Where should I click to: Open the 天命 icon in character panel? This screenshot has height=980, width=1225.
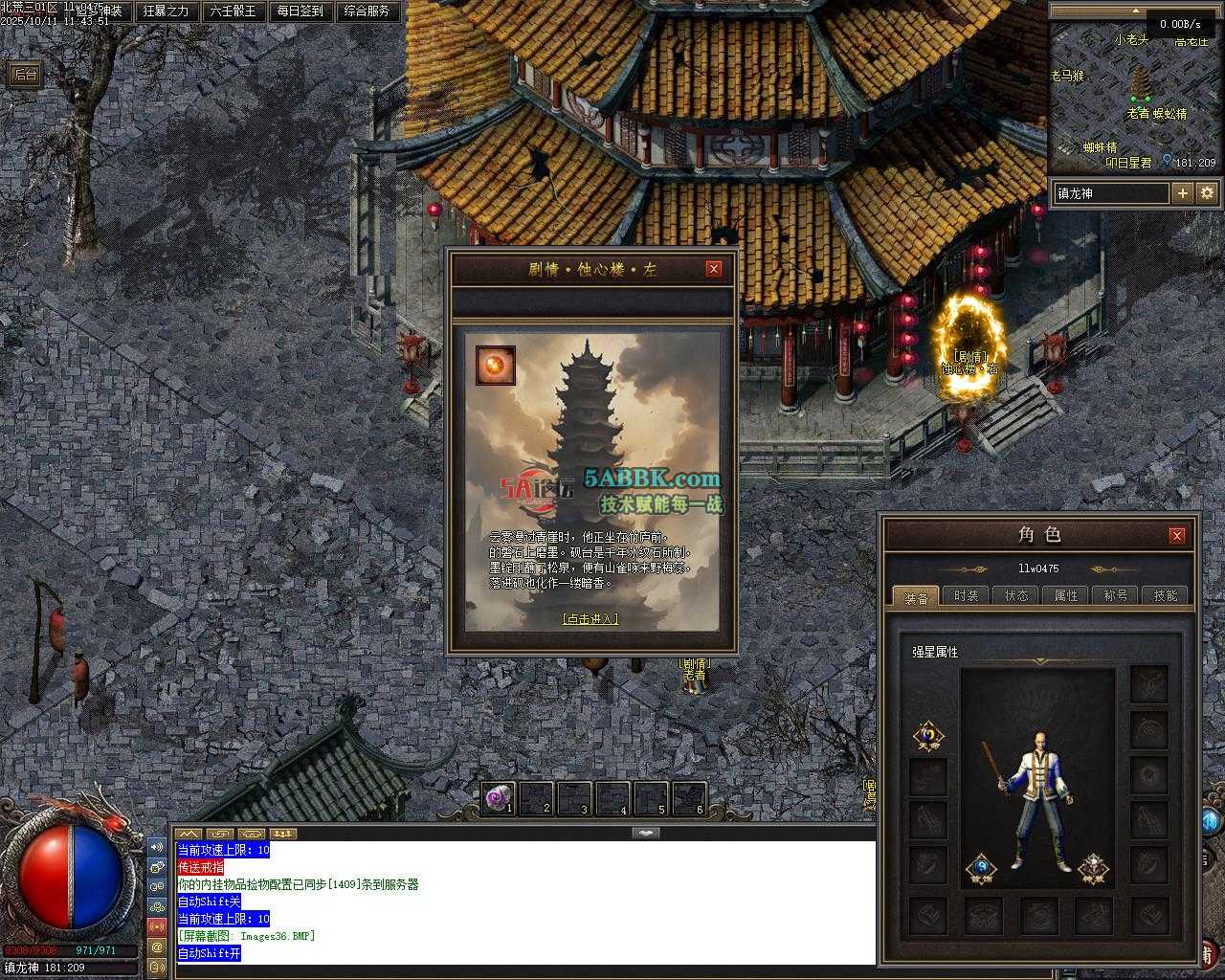point(927,735)
